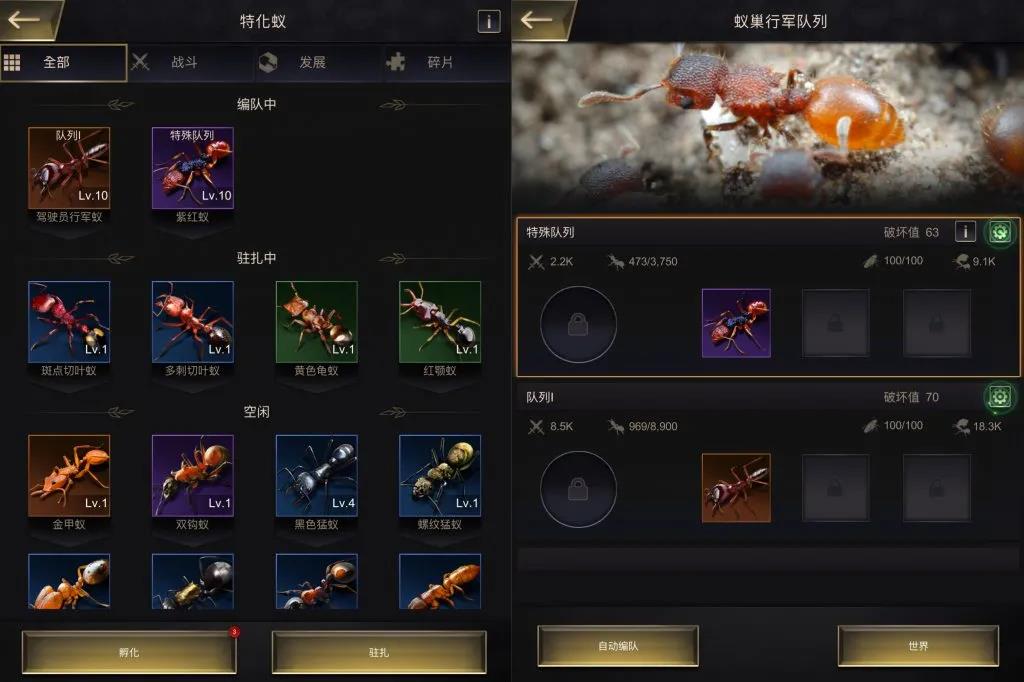Choose the 红颚蚁 ant card
Viewport: 1024px width, 682px height.
[440, 321]
